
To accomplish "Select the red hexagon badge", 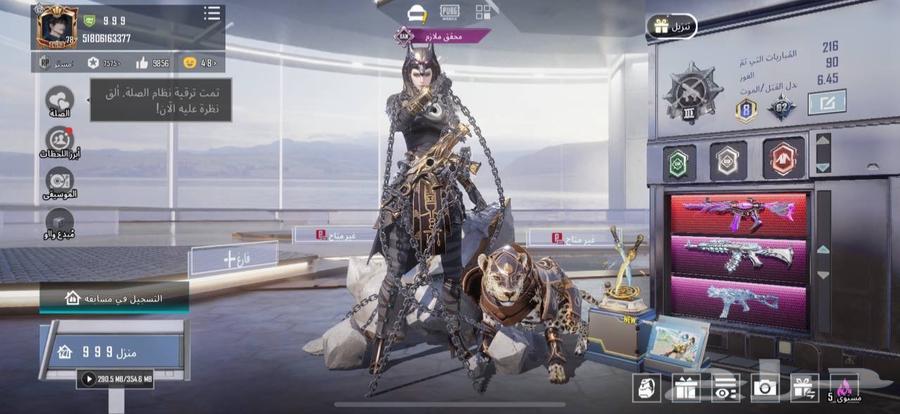I will [x=783, y=158].
